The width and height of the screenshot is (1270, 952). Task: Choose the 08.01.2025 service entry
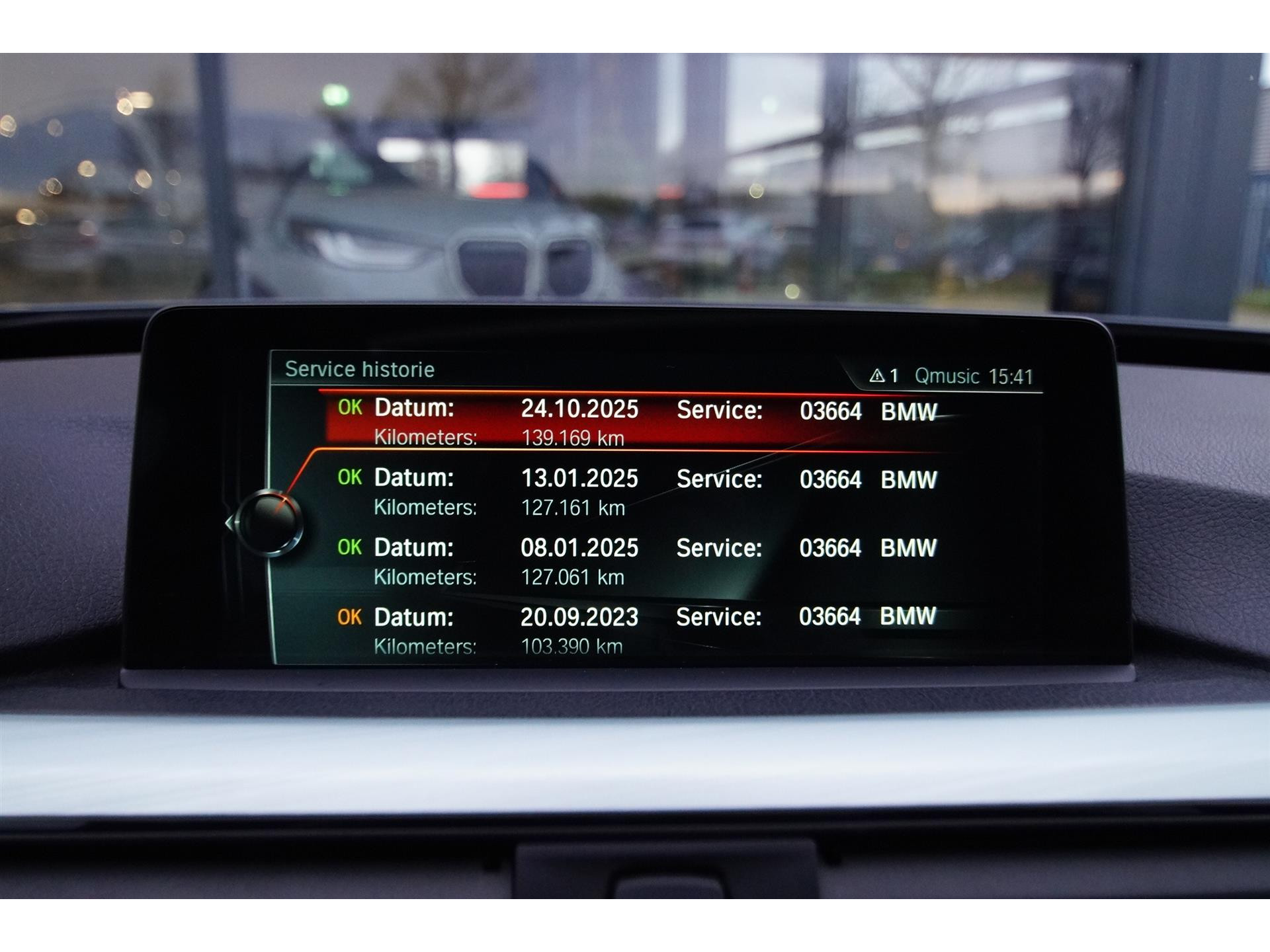[635, 561]
